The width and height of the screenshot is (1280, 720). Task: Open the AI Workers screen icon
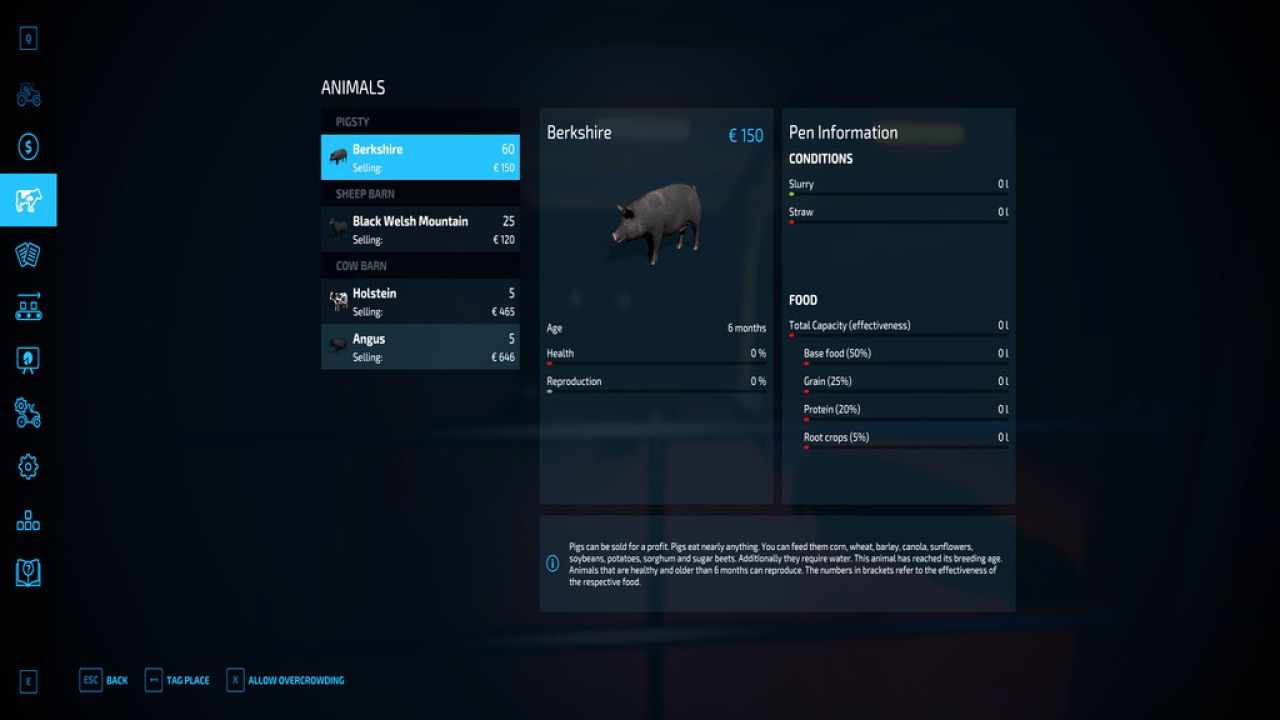pos(28,360)
